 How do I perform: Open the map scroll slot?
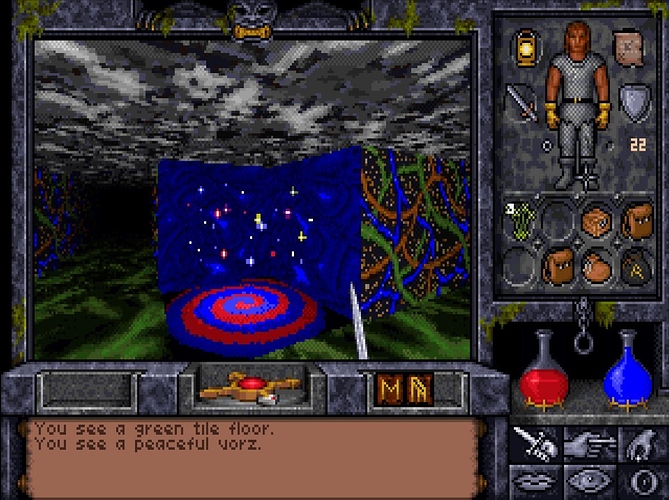click(628, 46)
